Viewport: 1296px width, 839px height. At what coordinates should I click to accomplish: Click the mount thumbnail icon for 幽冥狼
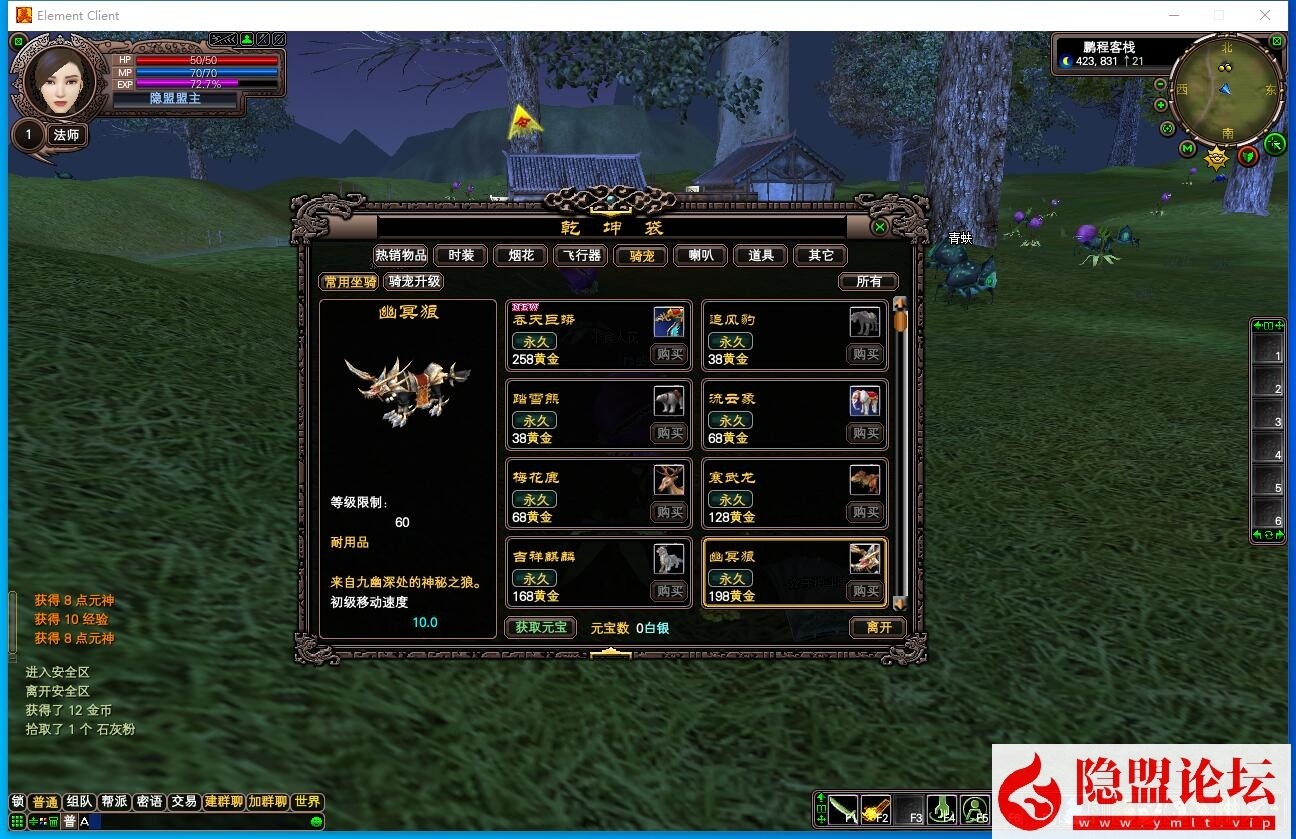pyautogui.click(x=864, y=560)
